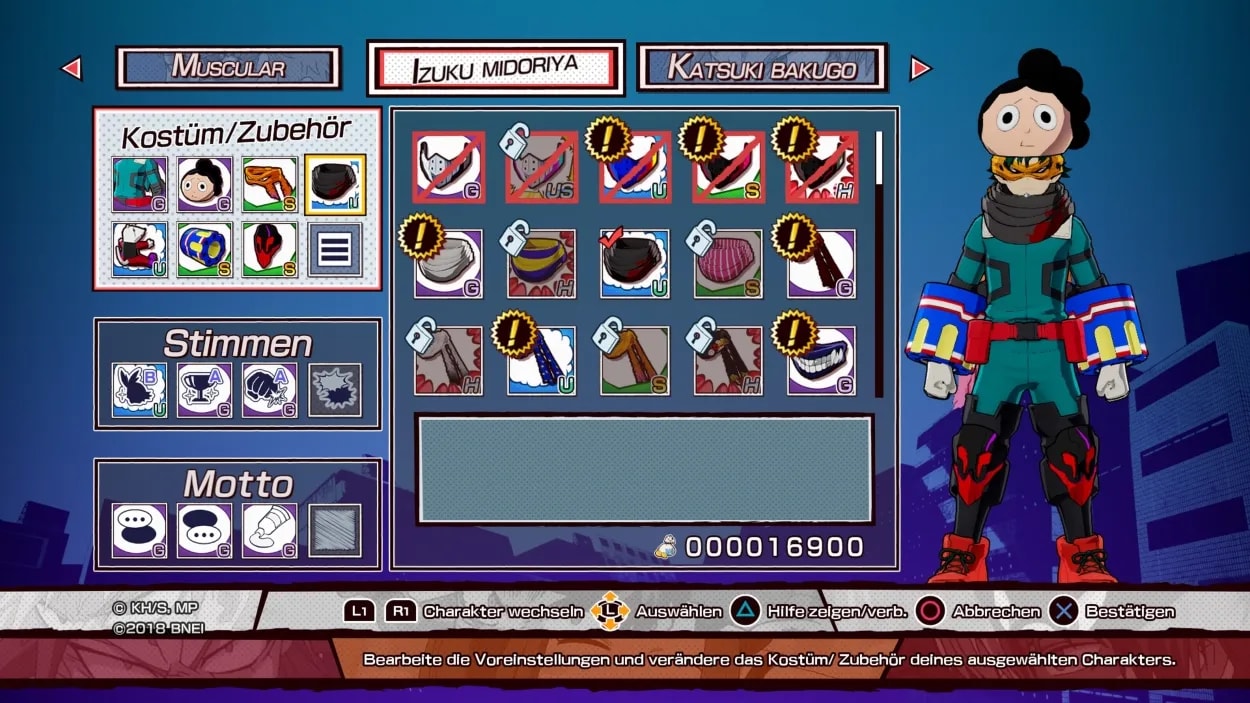Open the orange face mask accessory slot
1250x703 pixels.
pyautogui.click(x=270, y=184)
